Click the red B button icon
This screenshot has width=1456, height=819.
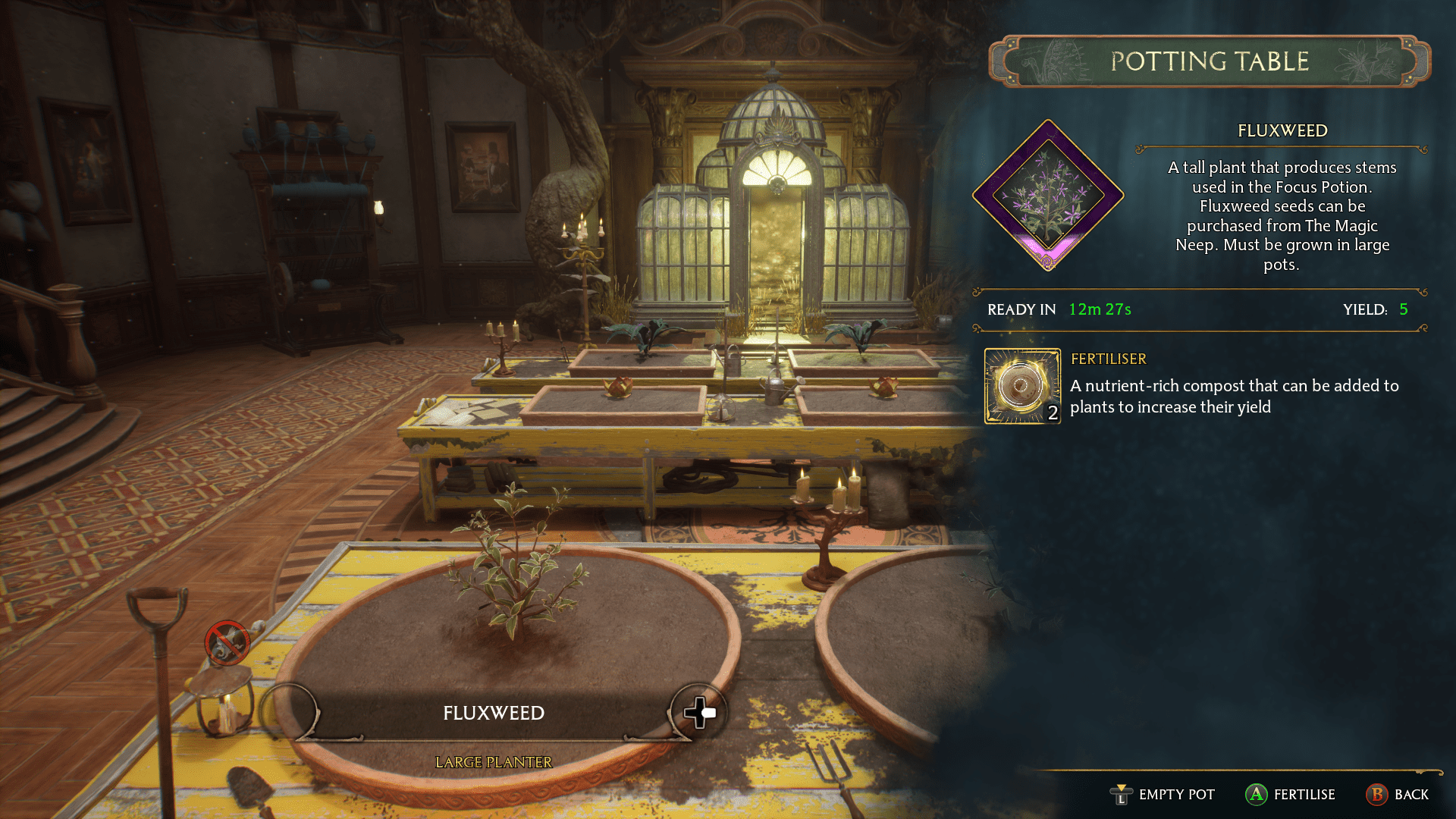[x=1378, y=795]
